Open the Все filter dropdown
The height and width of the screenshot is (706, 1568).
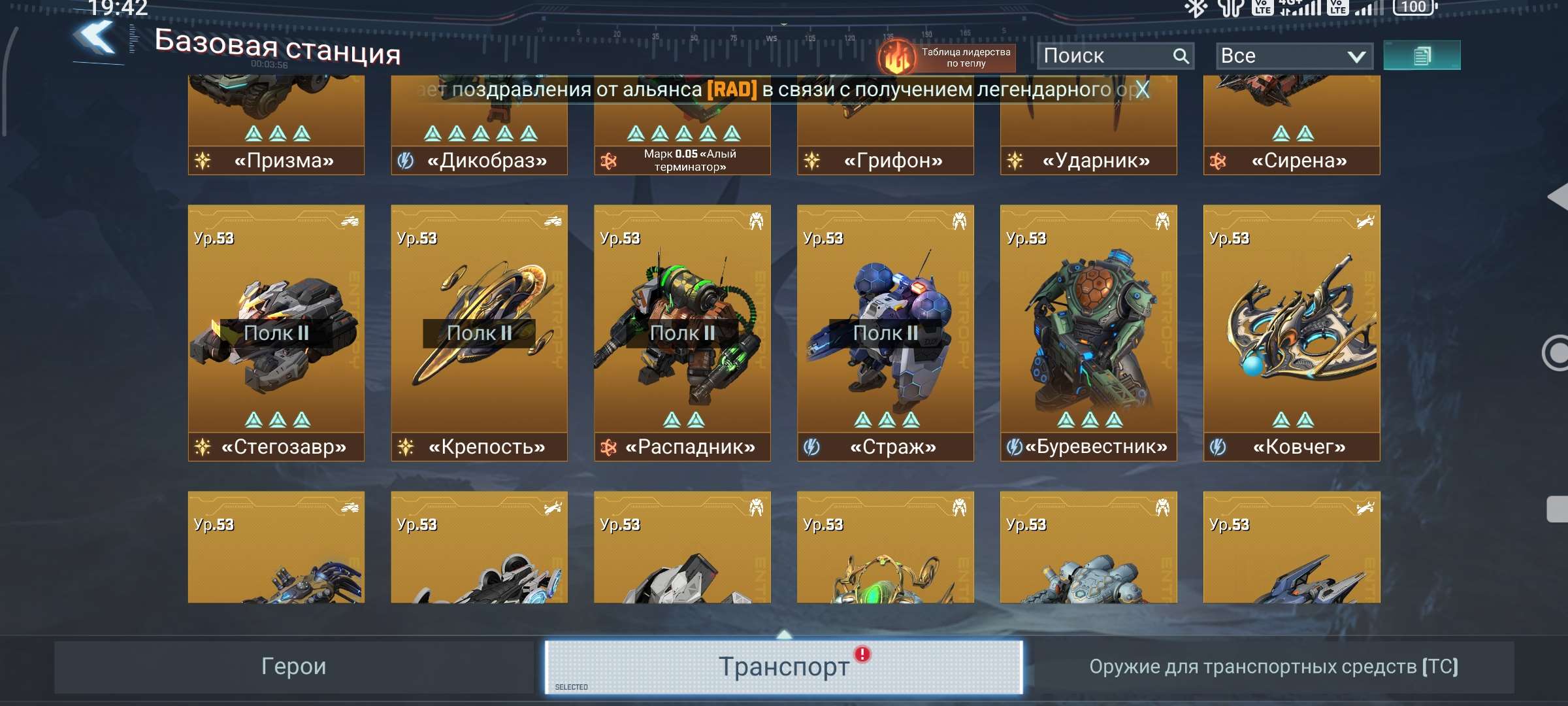1292,56
